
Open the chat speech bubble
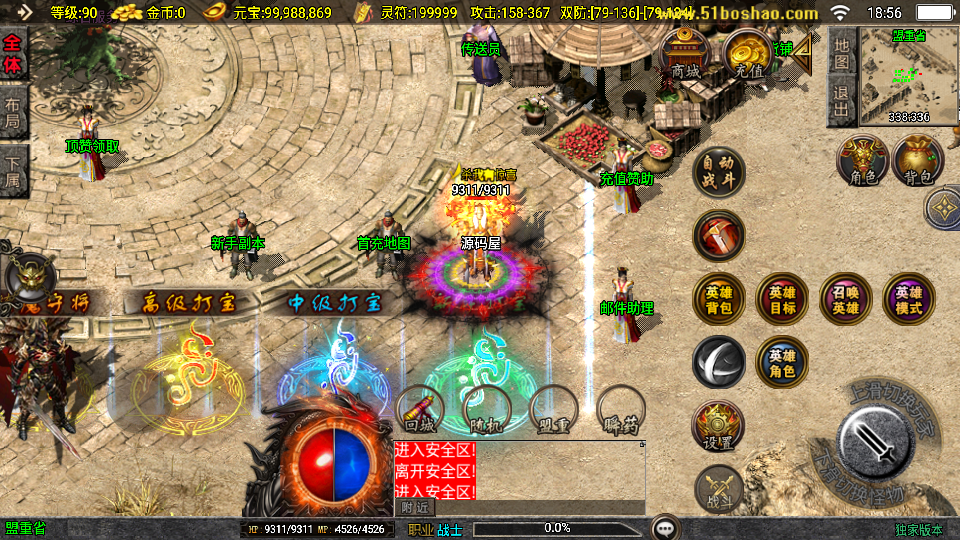(x=664, y=527)
